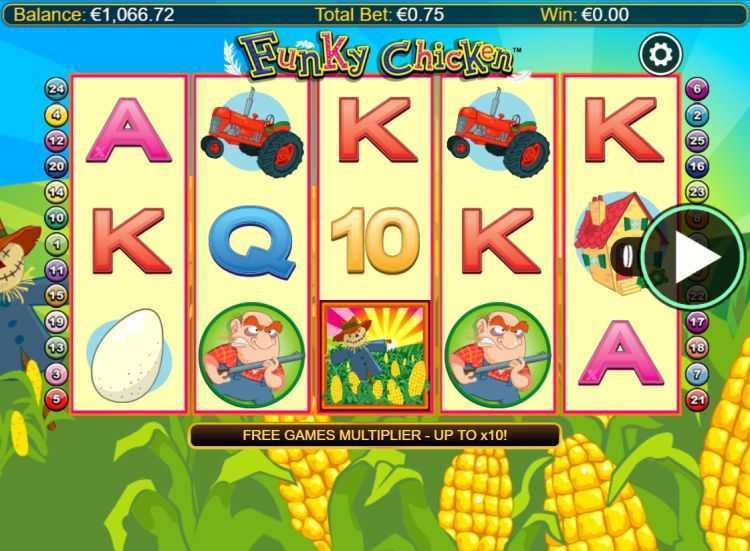Image resolution: width=750 pixels, height=551 pixels.
Task: Select payline 6 indicator
Action: (x=696, y=89)
